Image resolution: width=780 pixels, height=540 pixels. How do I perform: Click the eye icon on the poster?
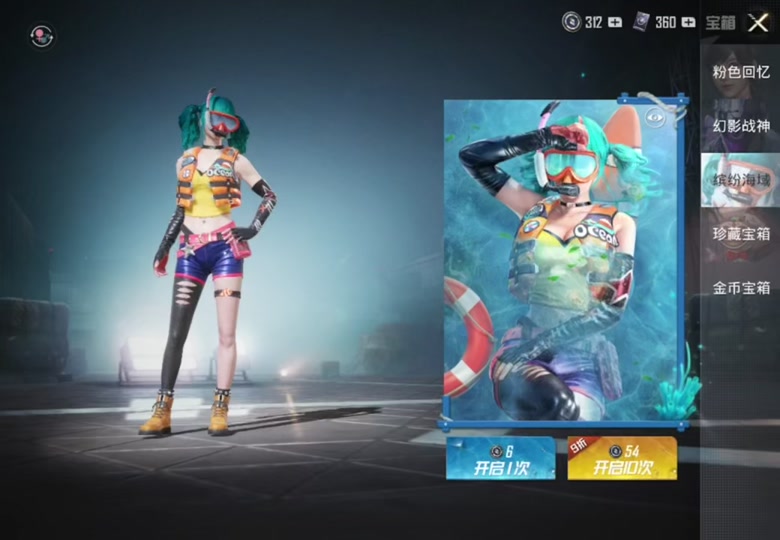click(x=656, y=118)
